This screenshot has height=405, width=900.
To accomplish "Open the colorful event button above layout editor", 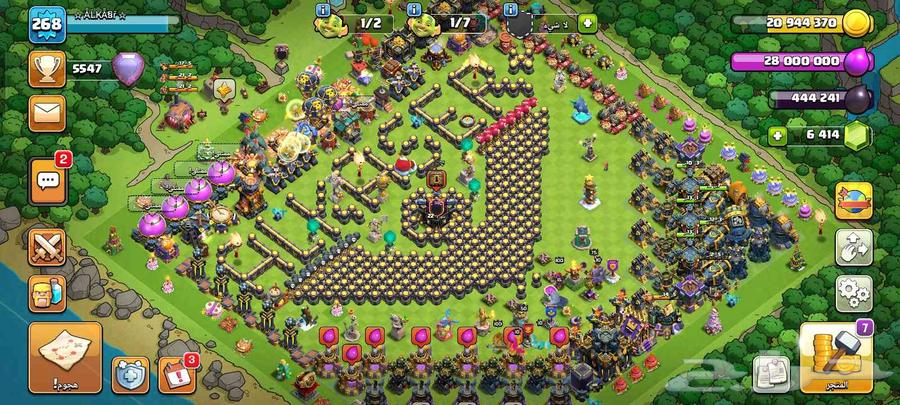I will [x=854, y=199].
